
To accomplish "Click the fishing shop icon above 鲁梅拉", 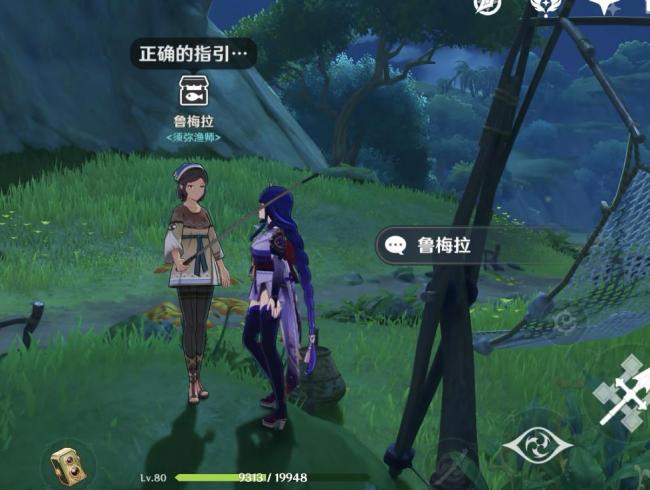I will point(194,94).
